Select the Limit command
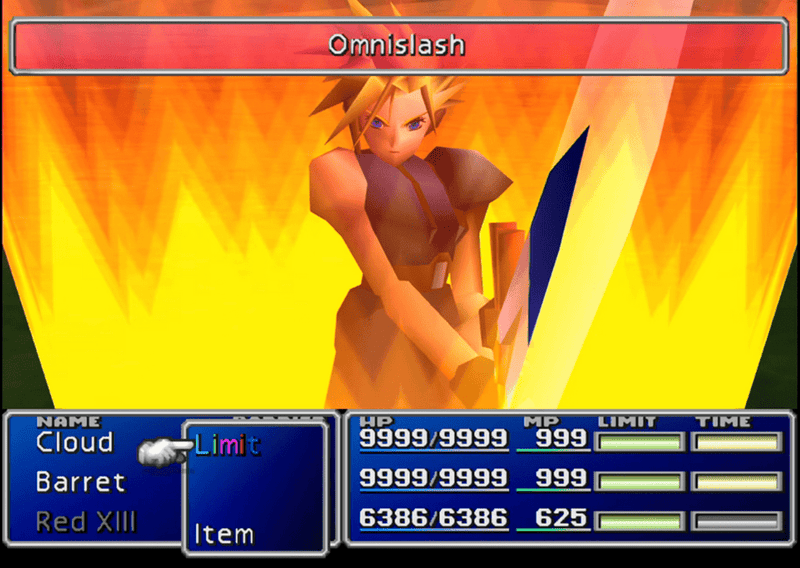 click(x=227, y=445)
